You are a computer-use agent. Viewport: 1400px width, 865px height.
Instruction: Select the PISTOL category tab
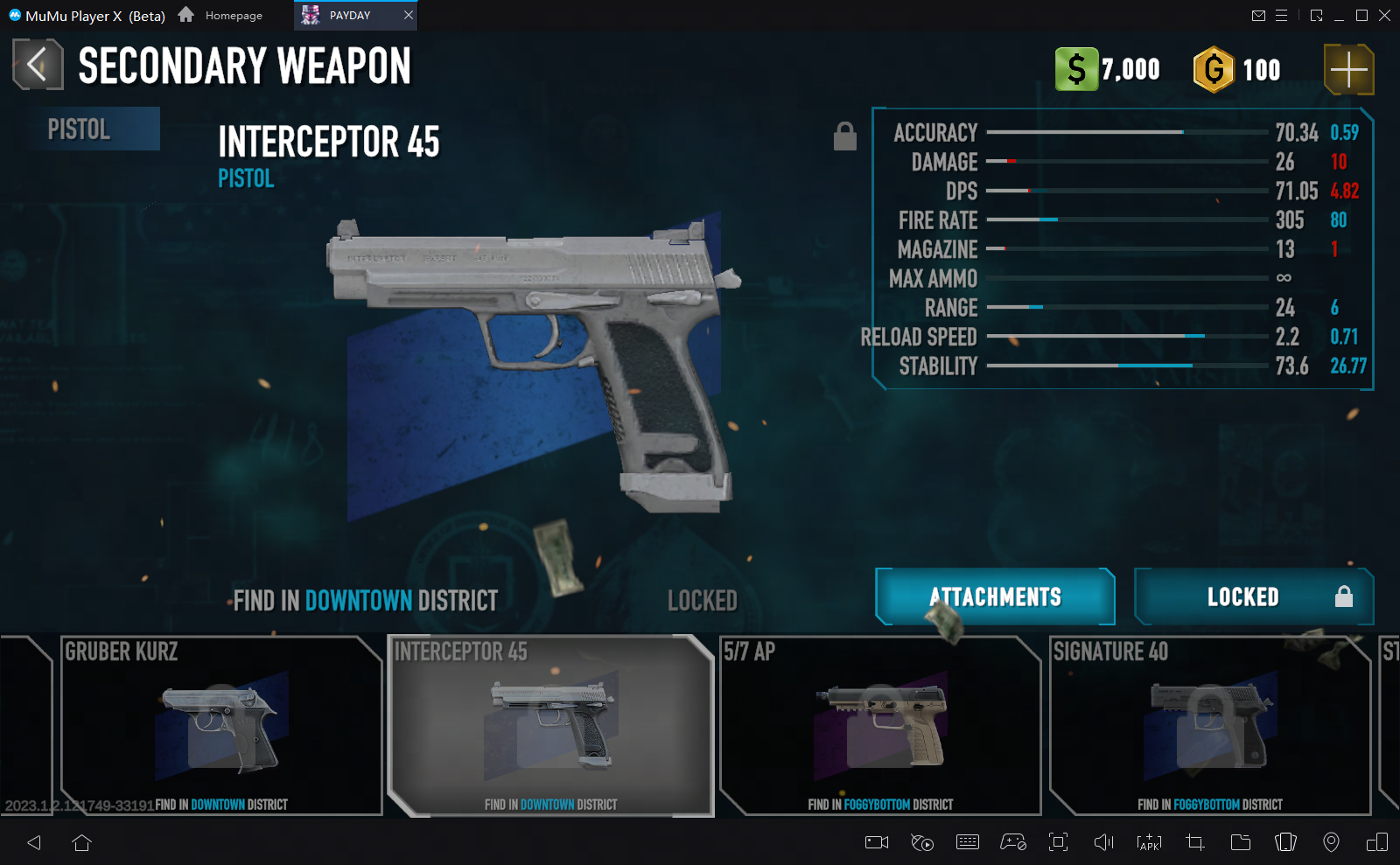(x=87, y=129)
